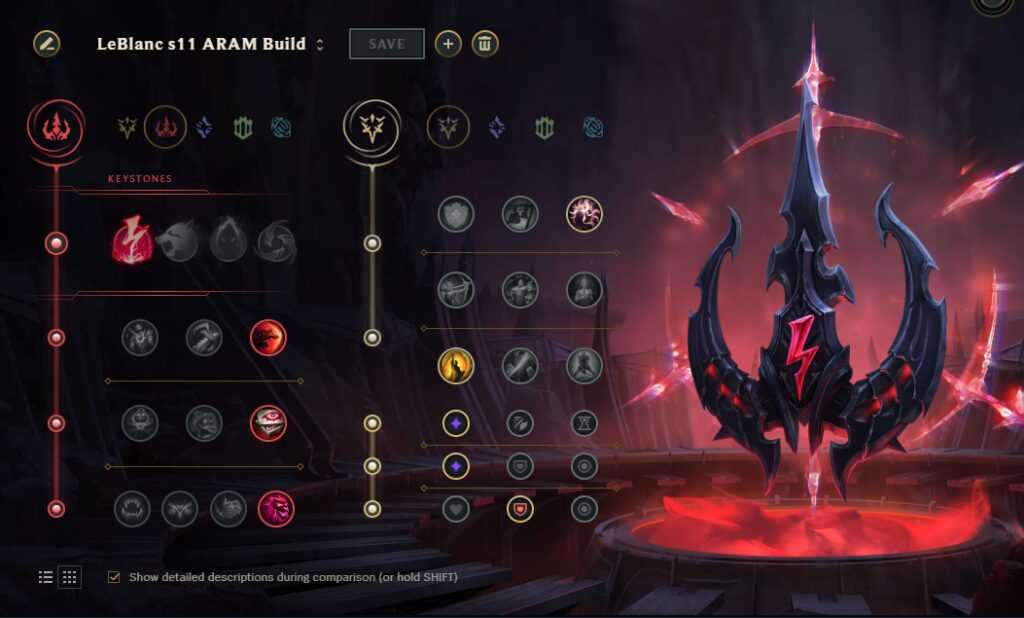This screenshot has height=618, width=1024.
Task: Switch to the grid view layout
Action: point(70,577)
